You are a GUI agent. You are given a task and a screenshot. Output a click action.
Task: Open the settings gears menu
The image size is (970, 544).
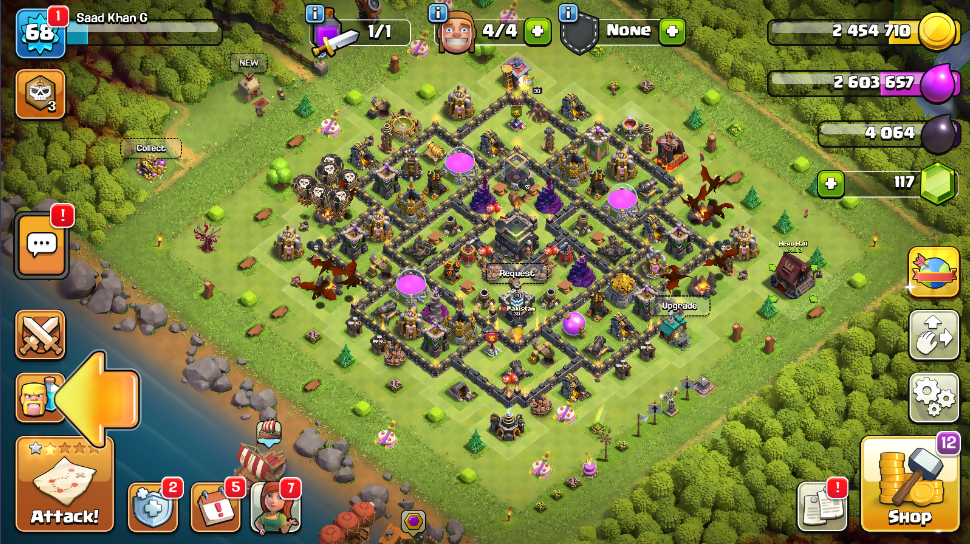click(x=934, y=398)
